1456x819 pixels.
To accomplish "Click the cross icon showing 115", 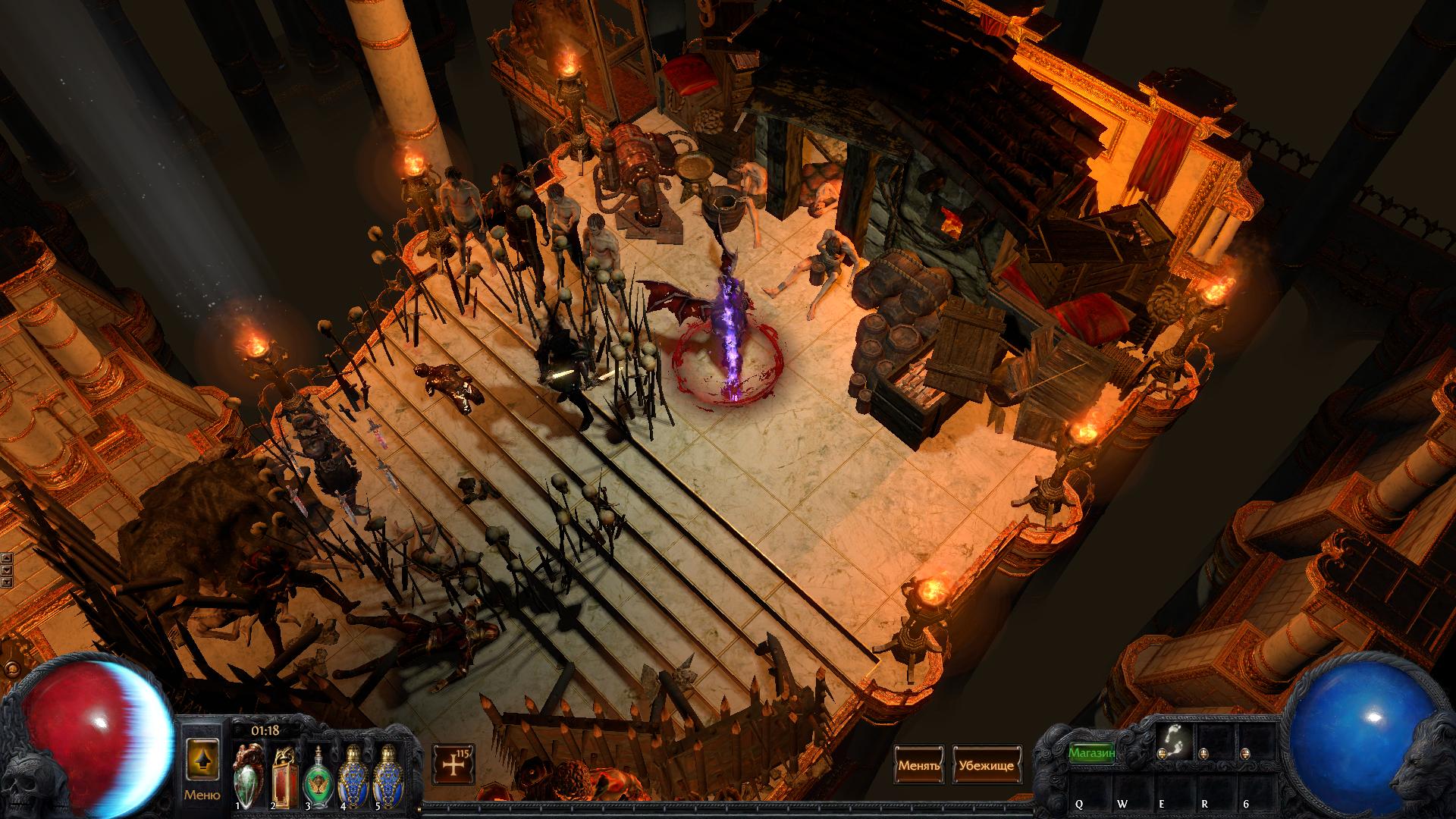I will 453,764.
